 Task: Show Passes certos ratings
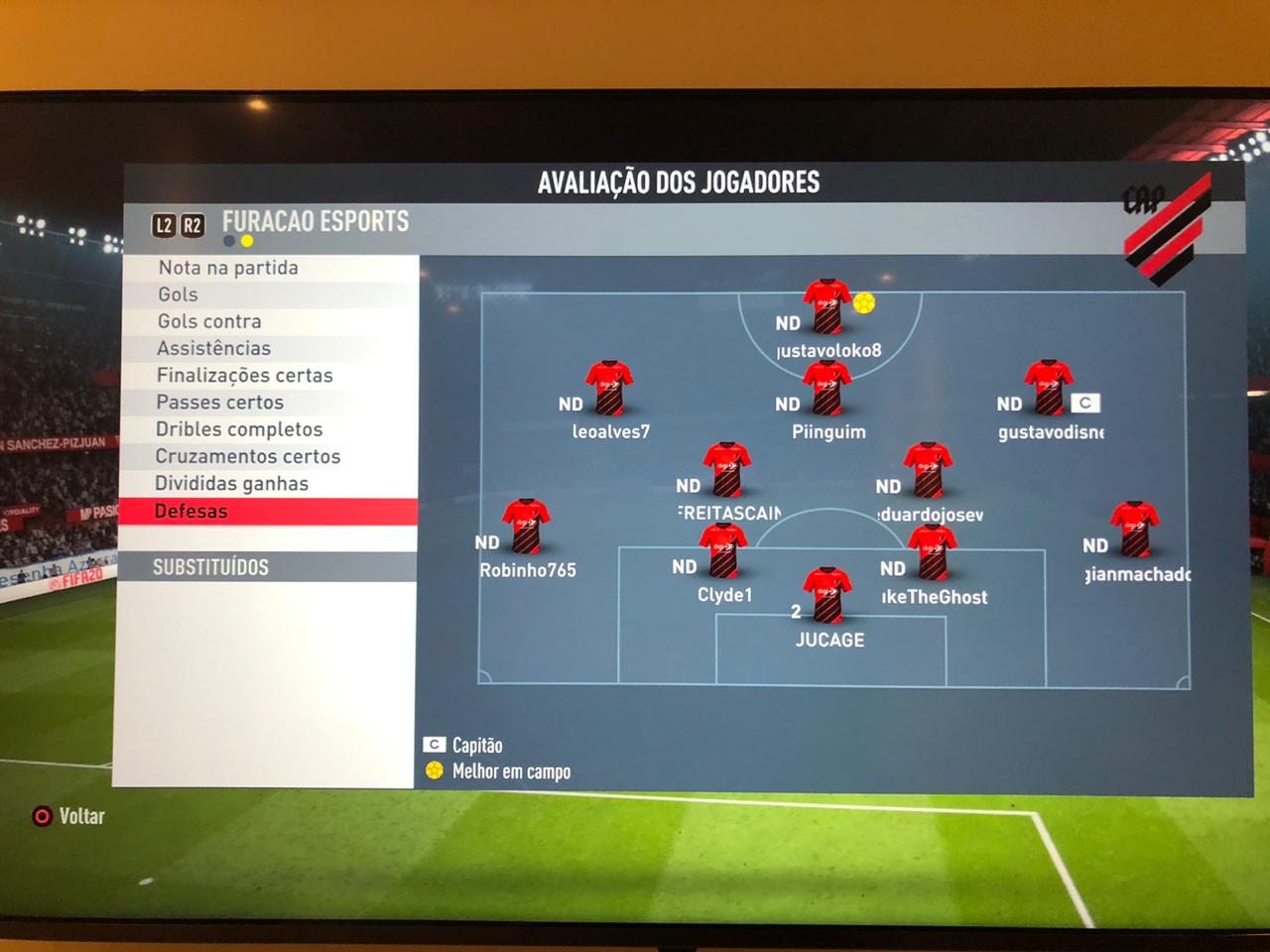tap(219, 402)
